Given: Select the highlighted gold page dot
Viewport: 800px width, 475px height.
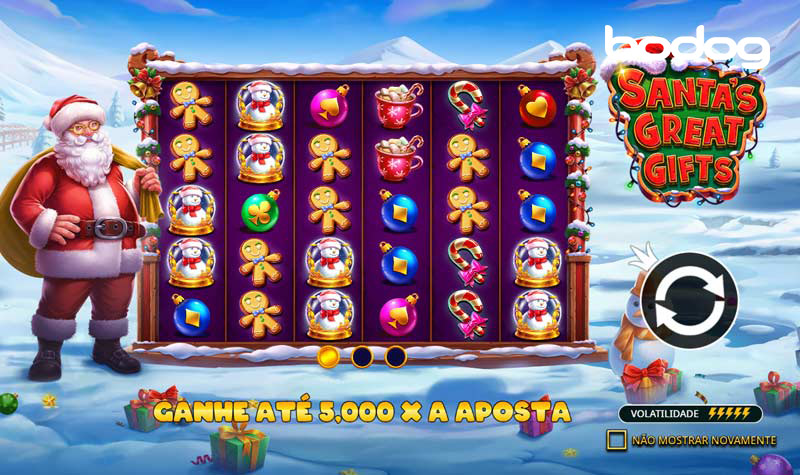Looking at the screenshot, I should coord(328,356).
